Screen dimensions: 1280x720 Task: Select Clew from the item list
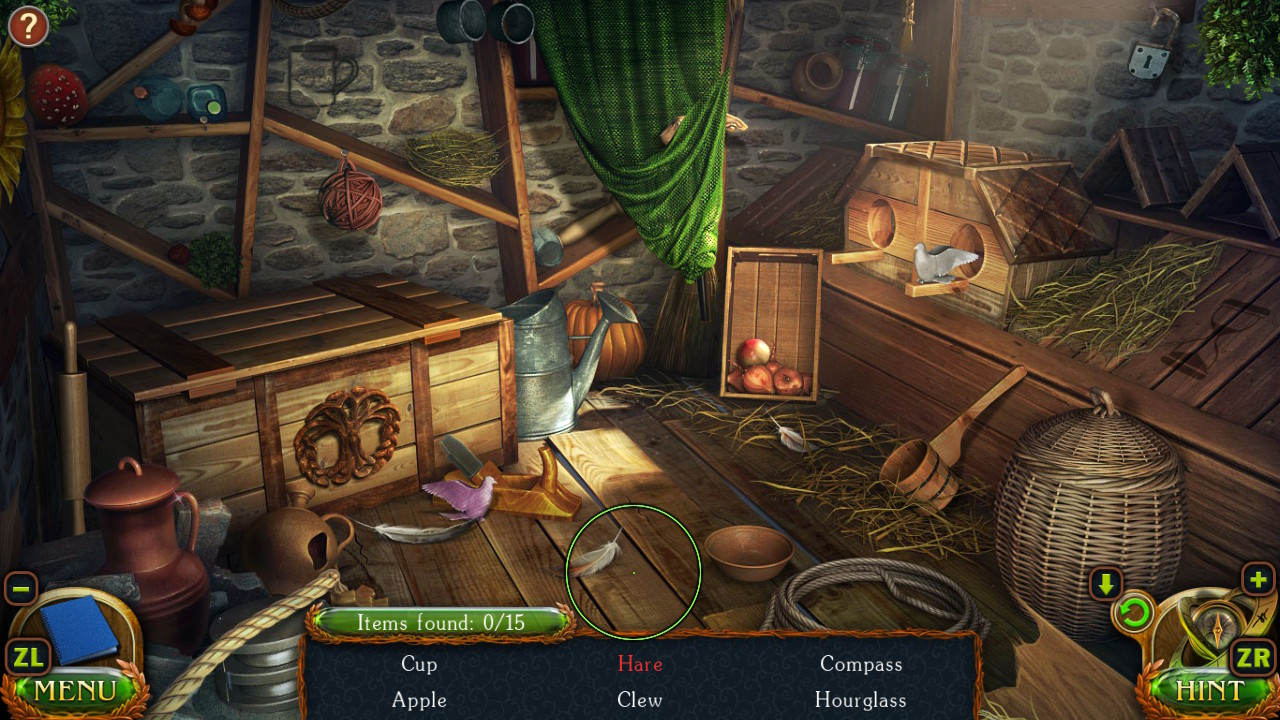click(x=639, y=701)
